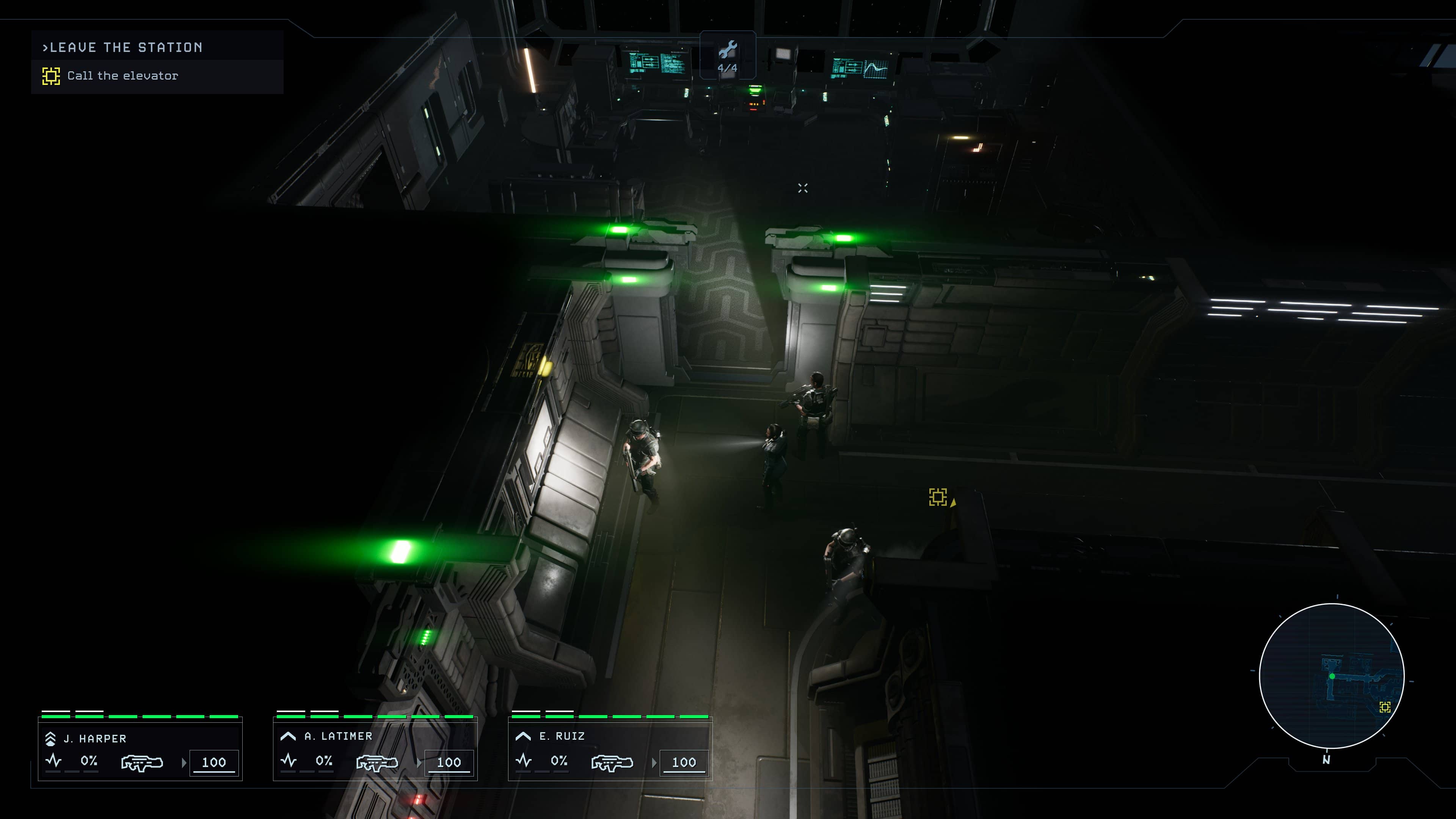Click the circular minimap

(1332, 675)
